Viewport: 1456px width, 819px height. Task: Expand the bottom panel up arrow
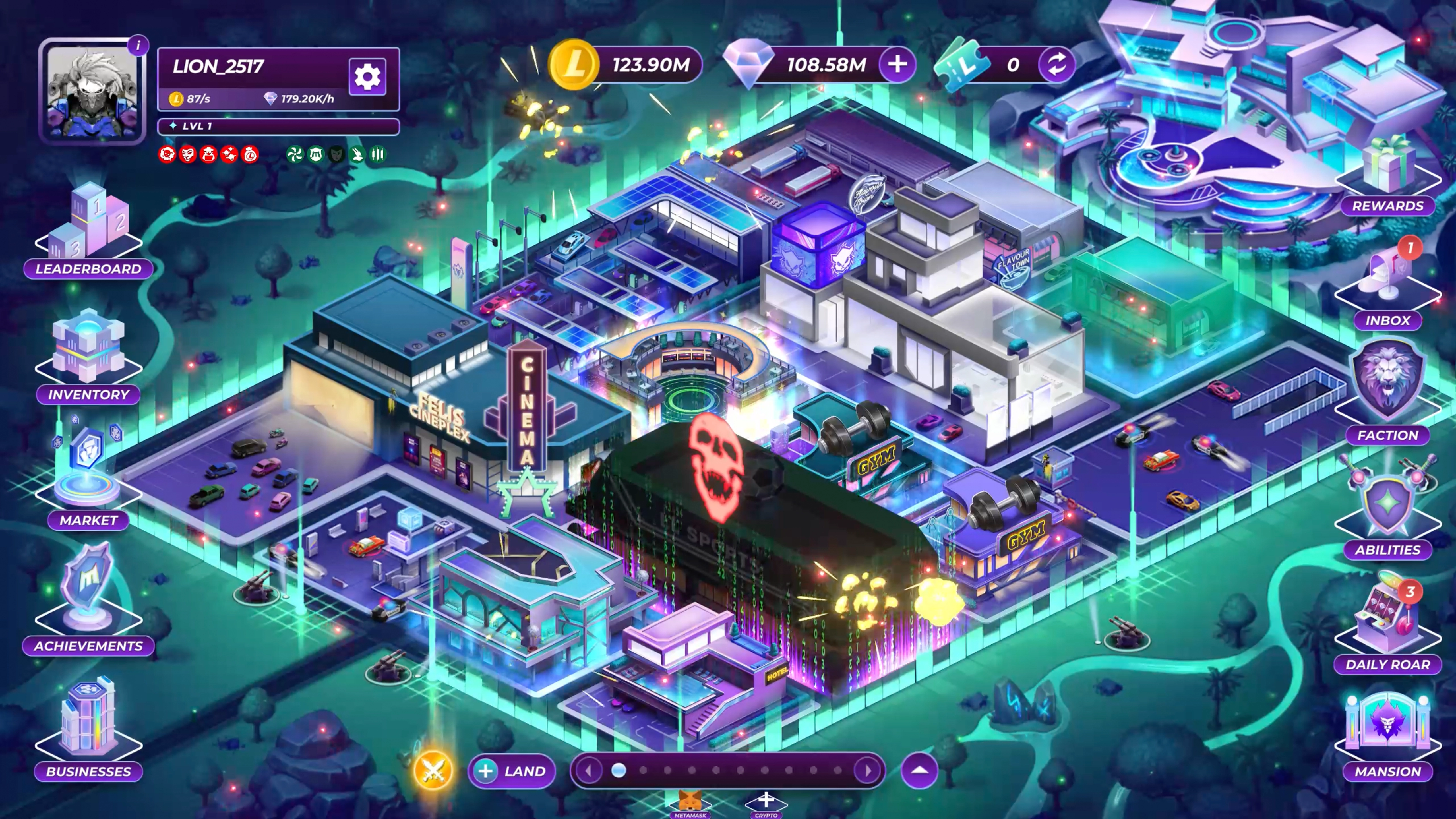920,770
